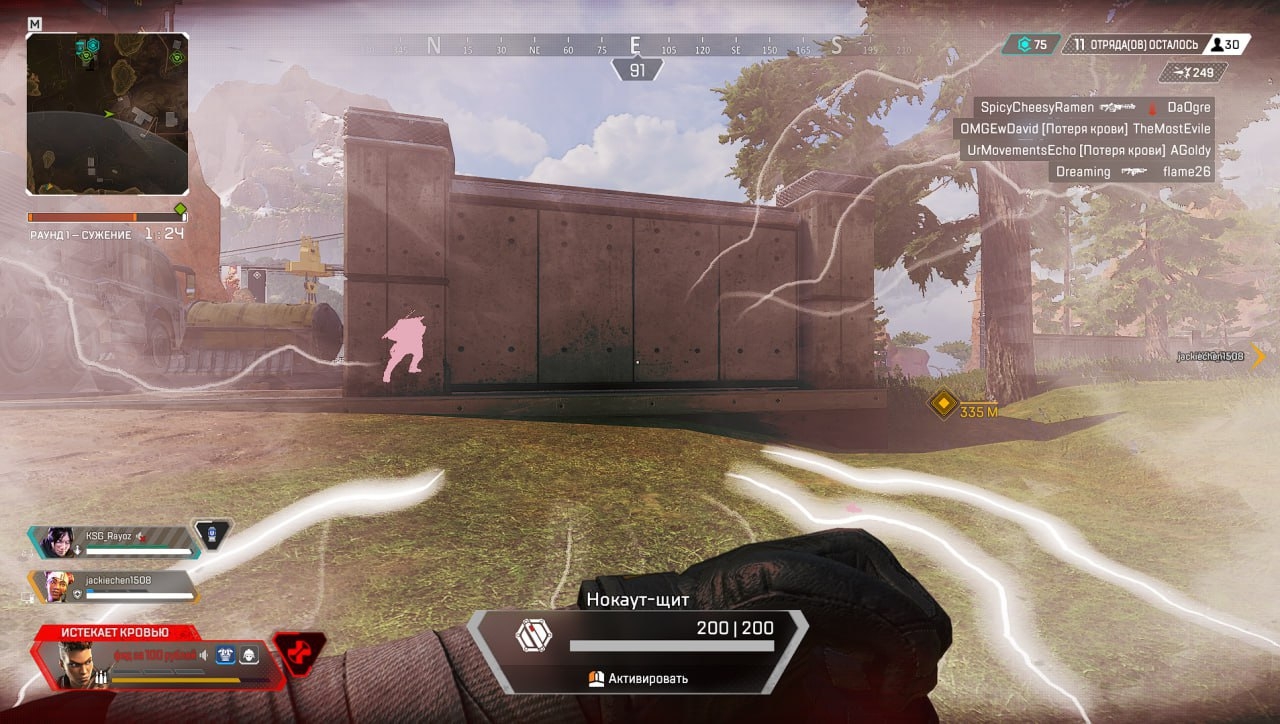Toggle KSG_Rayoz's muted microphone icon
Image resolution: width=1280 pixels, height=724 pixels.
141,535
